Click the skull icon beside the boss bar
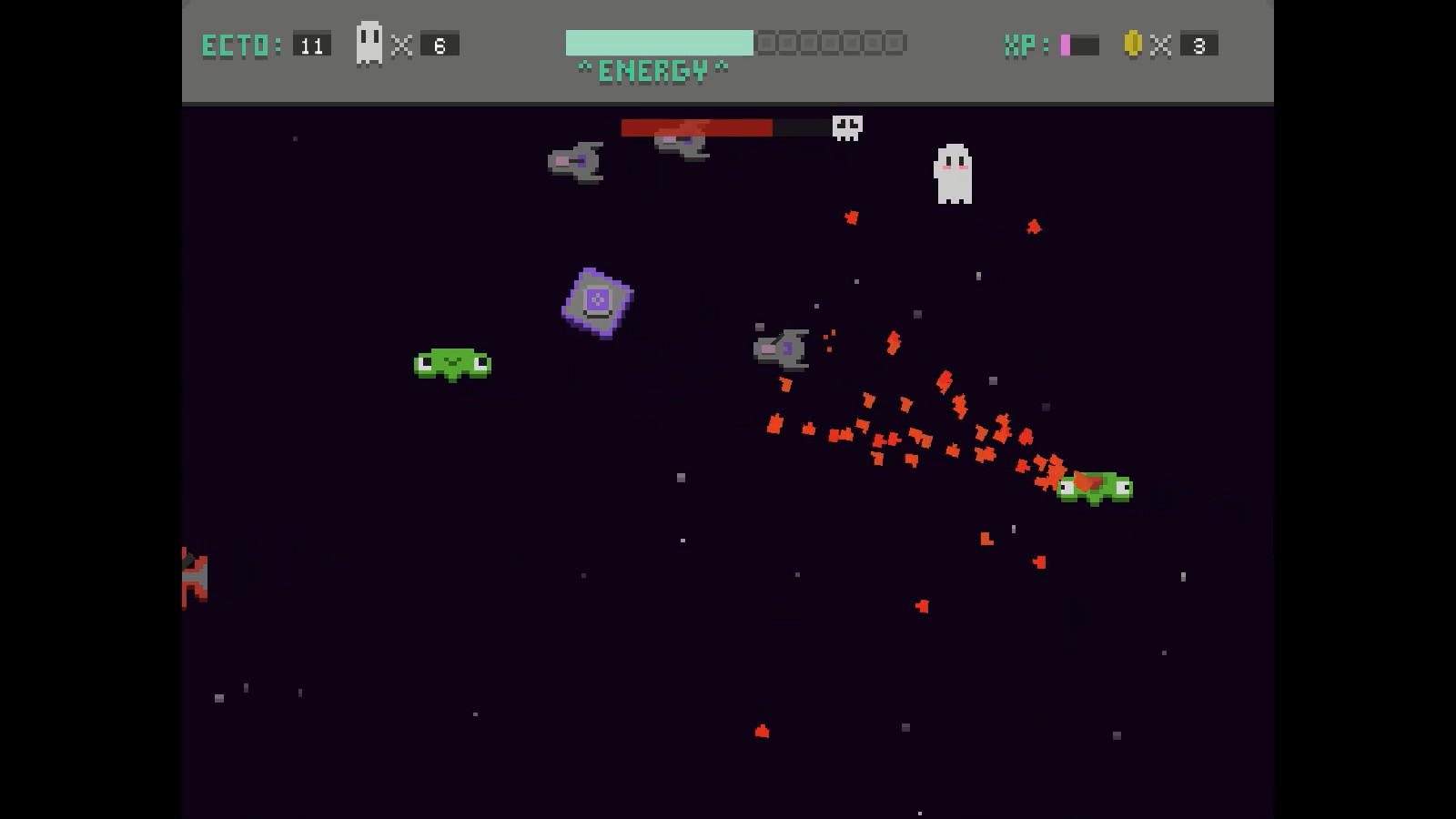Image resolution: width=1456 pixels, height=819 pixels. (845, 127)
